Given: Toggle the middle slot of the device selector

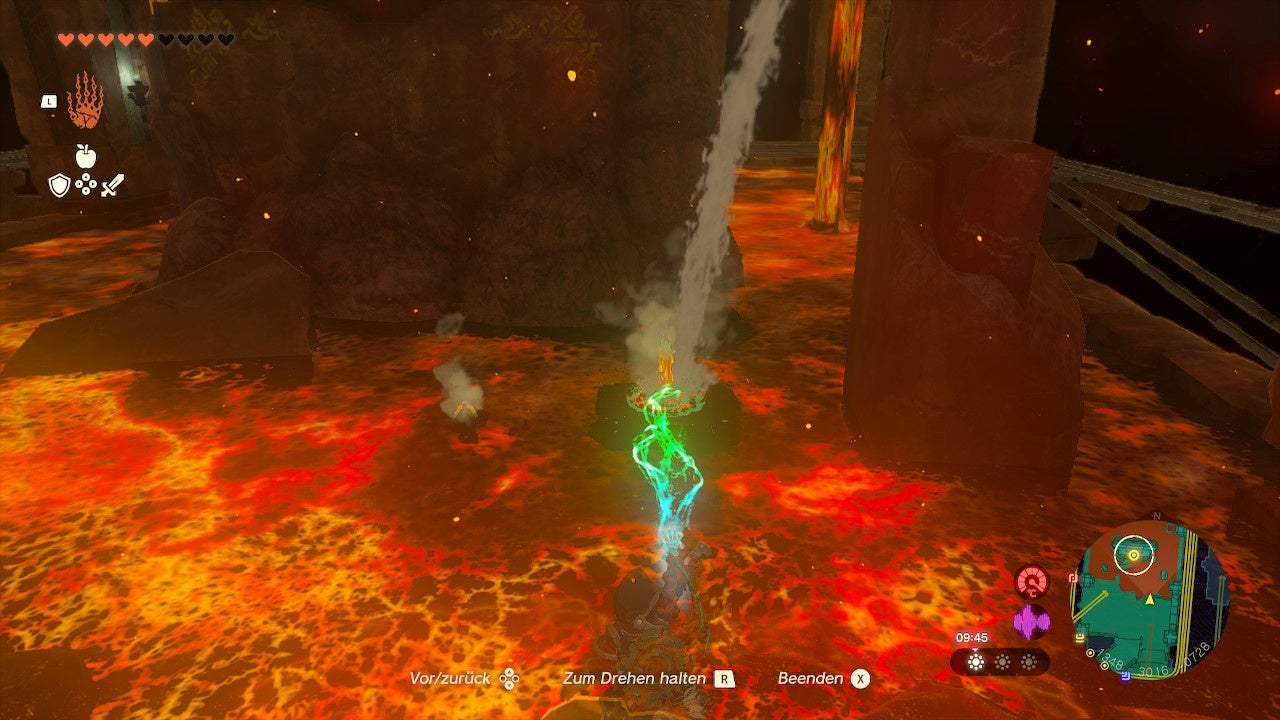Looking at the screenshot, I should [1002, 662].
